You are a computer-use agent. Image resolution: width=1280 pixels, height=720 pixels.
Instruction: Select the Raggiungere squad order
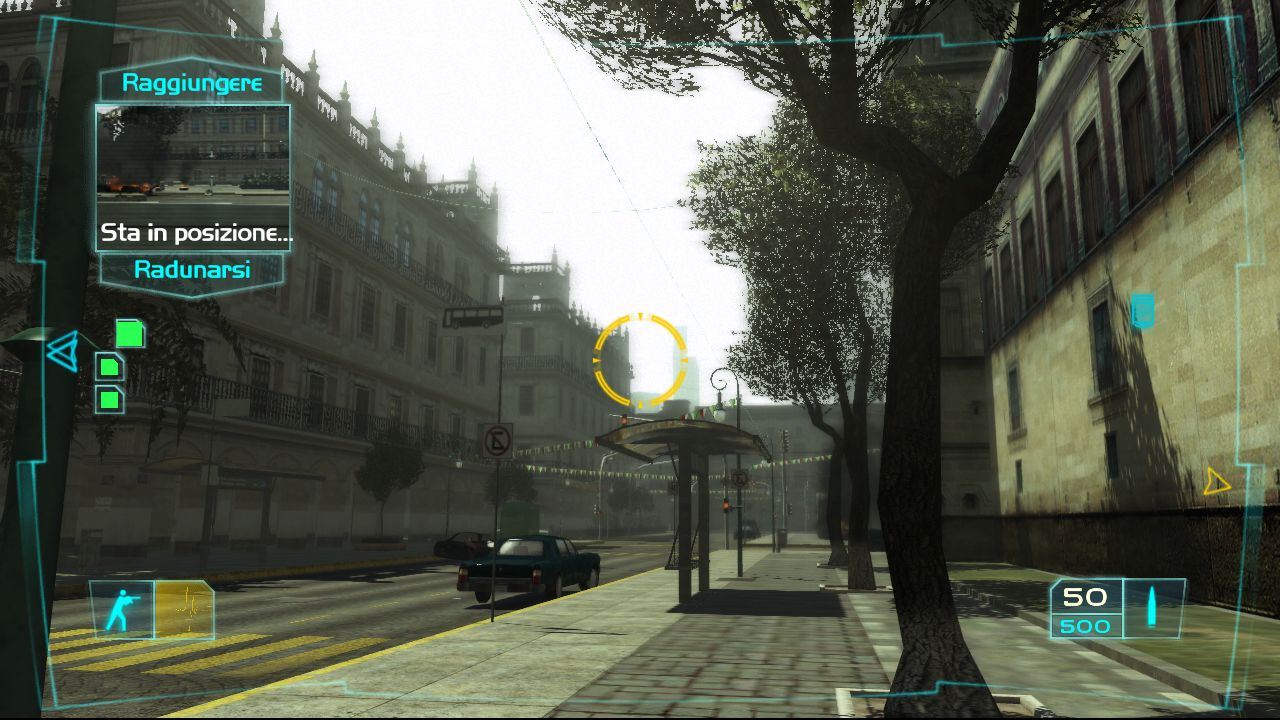192,84
